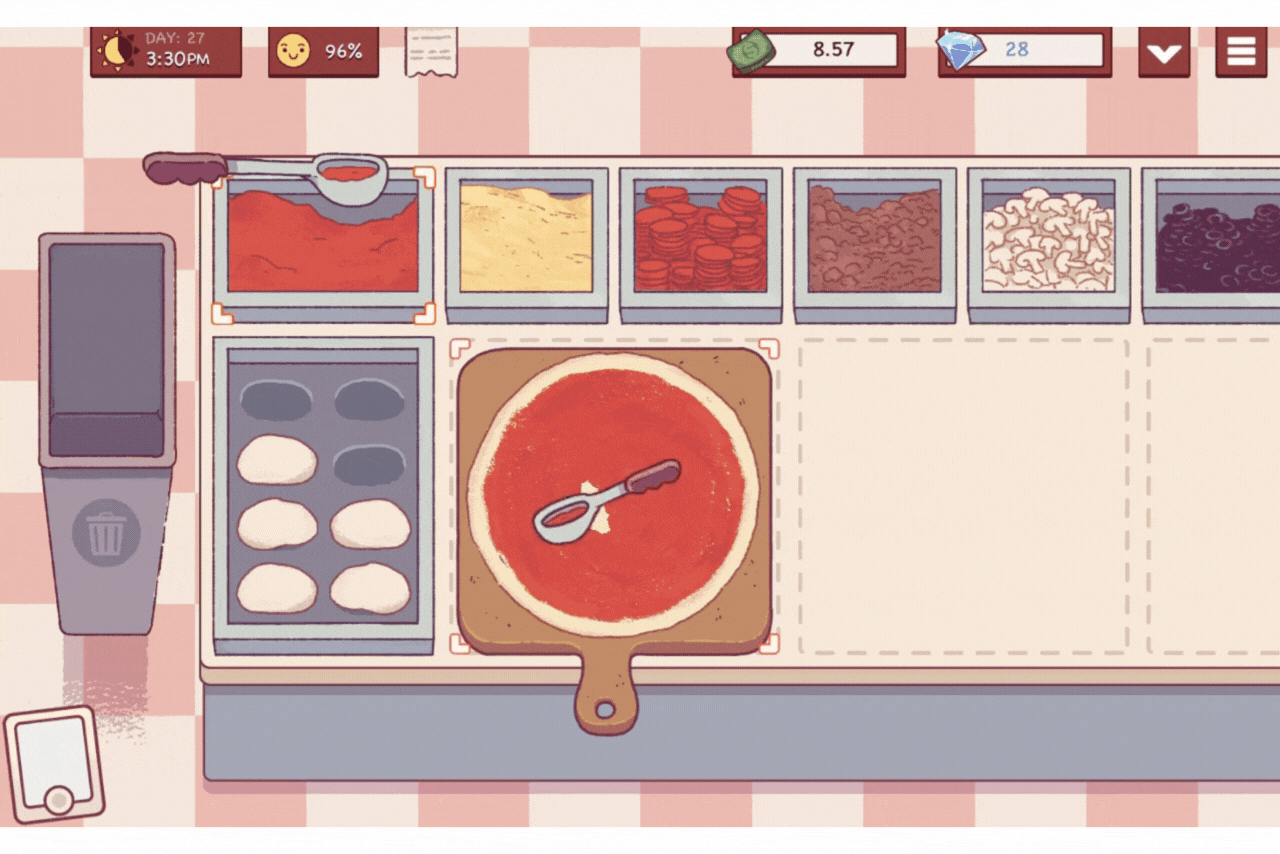
Task: Click the money balance display
Action: click(818, 50)
